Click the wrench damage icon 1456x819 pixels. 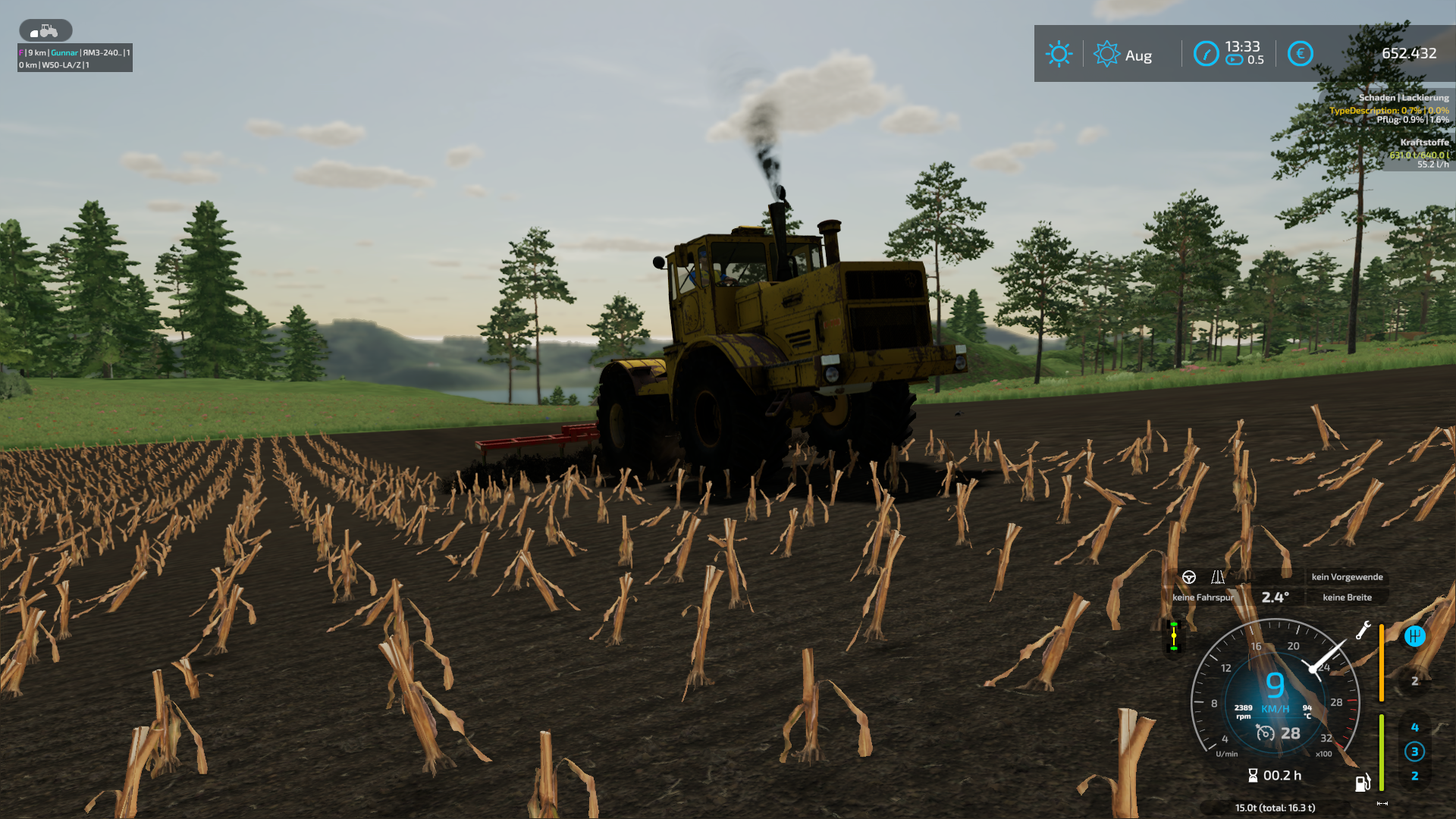(x=1363, y=630)
